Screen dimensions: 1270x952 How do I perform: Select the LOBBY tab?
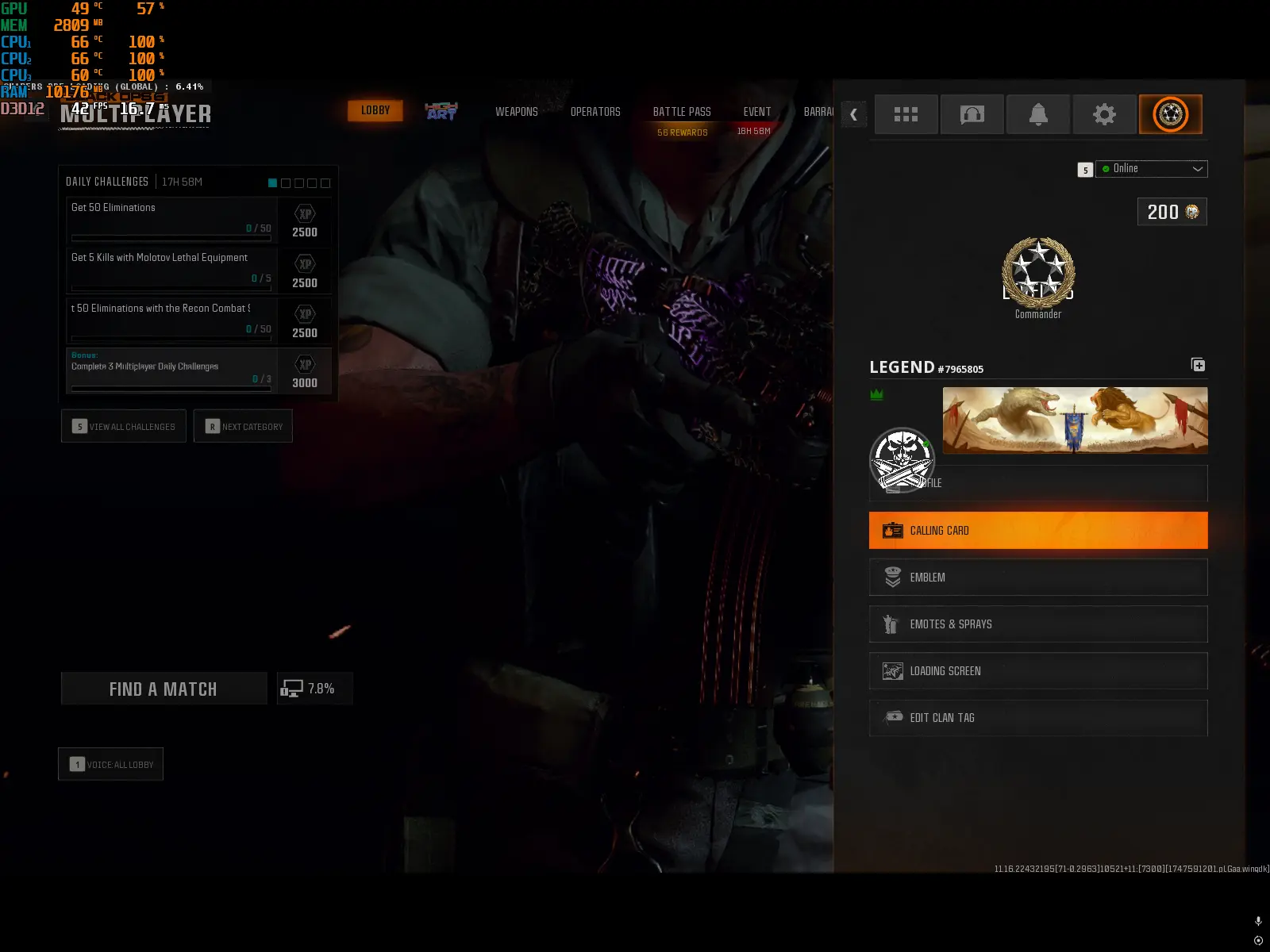point(375,110)
